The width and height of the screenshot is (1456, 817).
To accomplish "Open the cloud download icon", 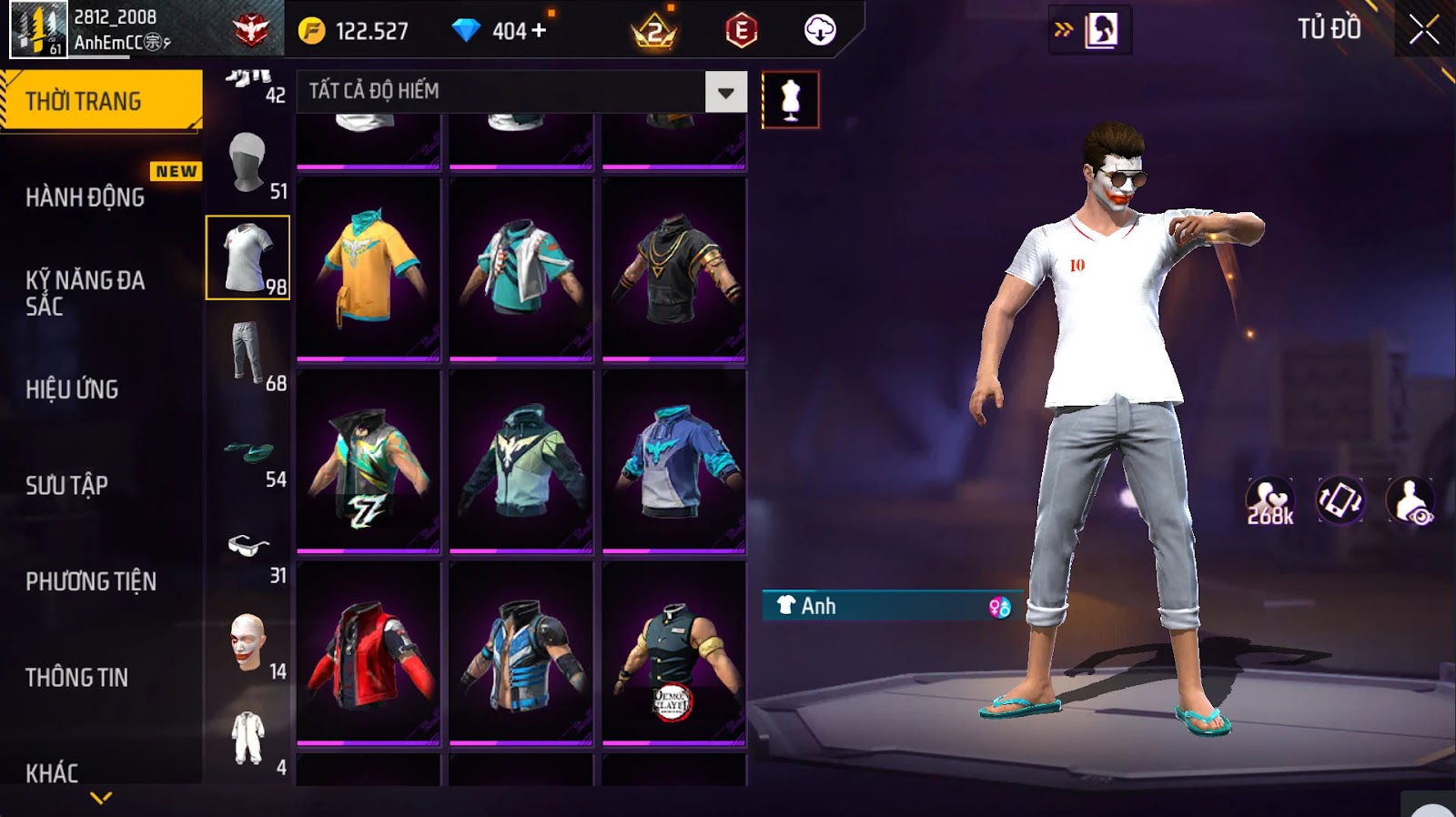I will 819,31.
